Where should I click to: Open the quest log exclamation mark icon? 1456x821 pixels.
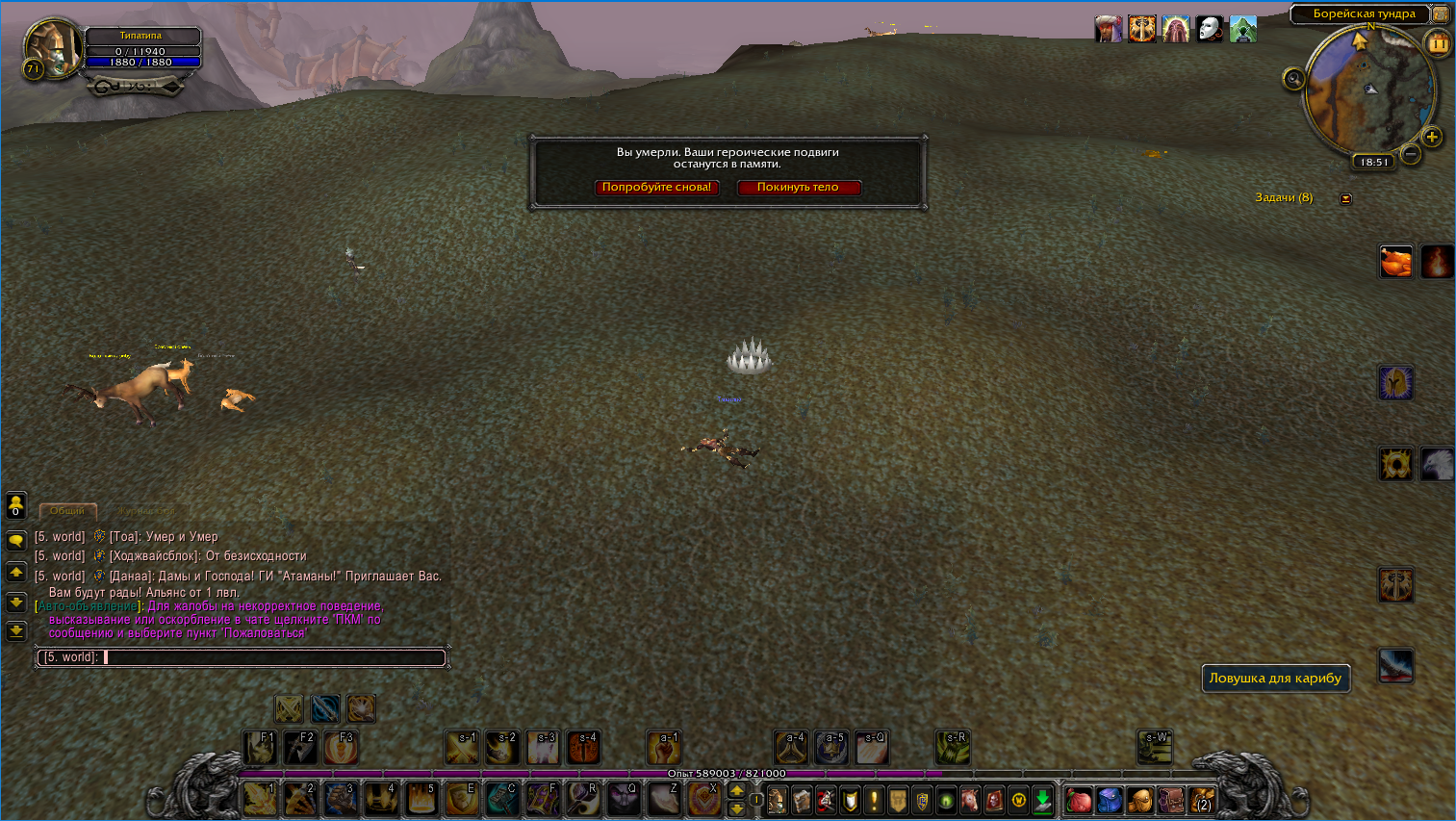(874, 800)
